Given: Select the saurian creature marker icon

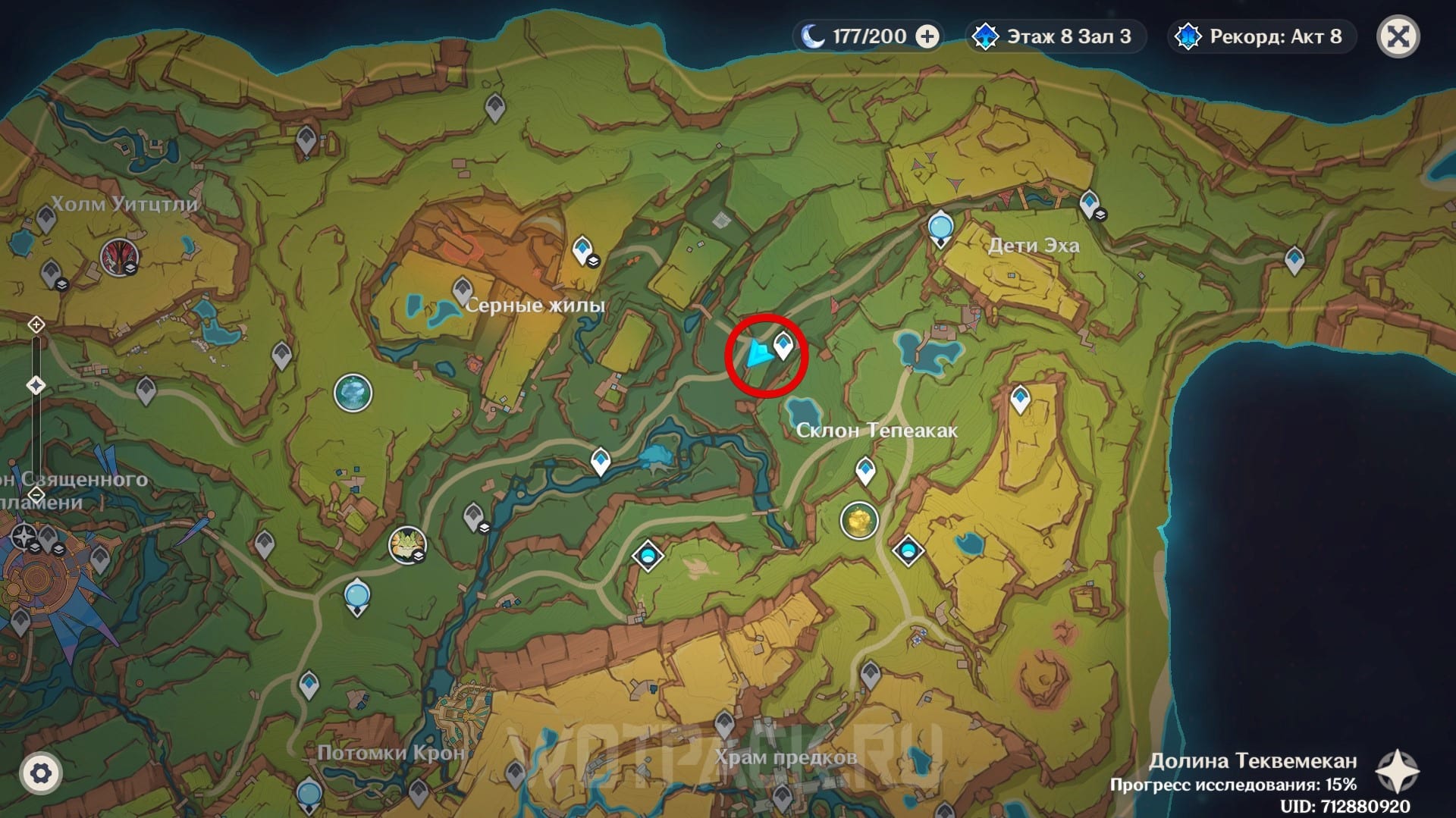Looking at the screenshot, I should click(407, 544).
